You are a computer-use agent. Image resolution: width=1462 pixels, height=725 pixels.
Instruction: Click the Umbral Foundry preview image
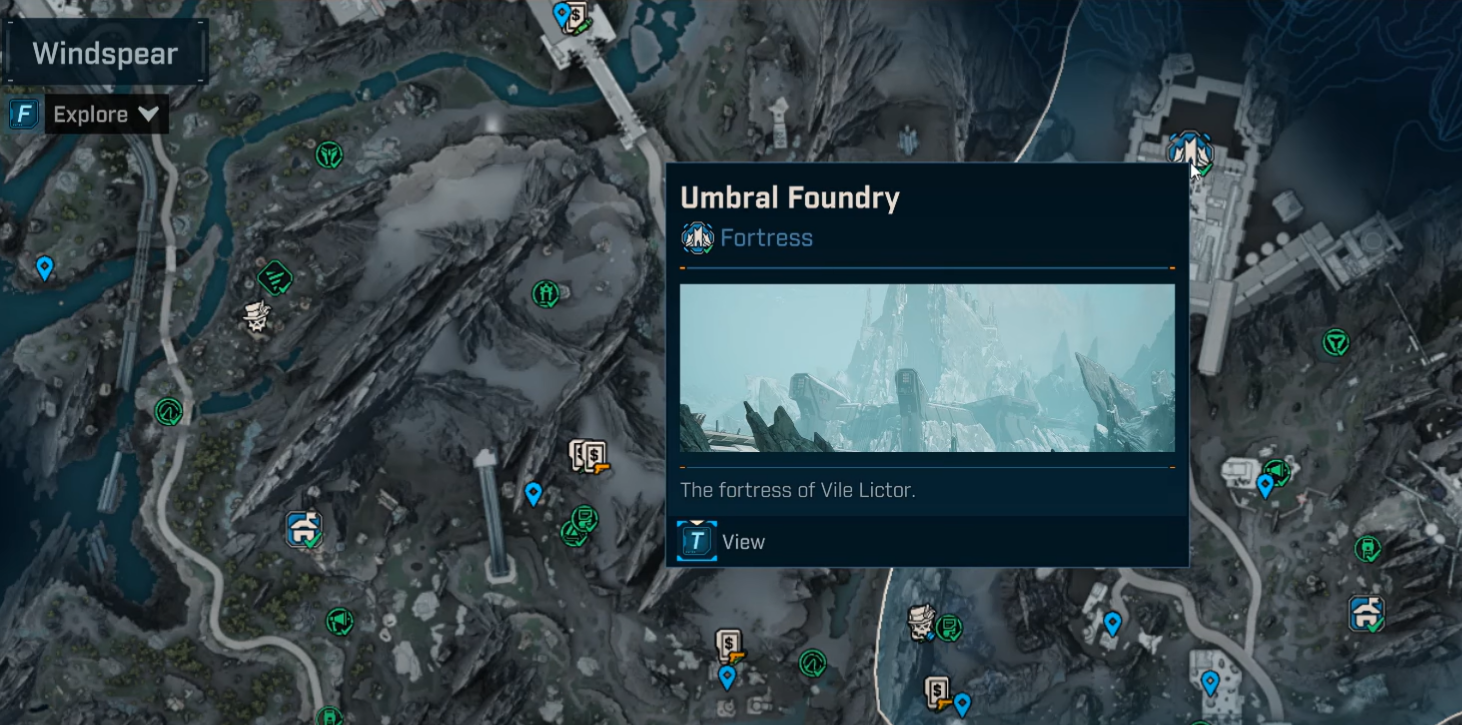coord(927,368)
